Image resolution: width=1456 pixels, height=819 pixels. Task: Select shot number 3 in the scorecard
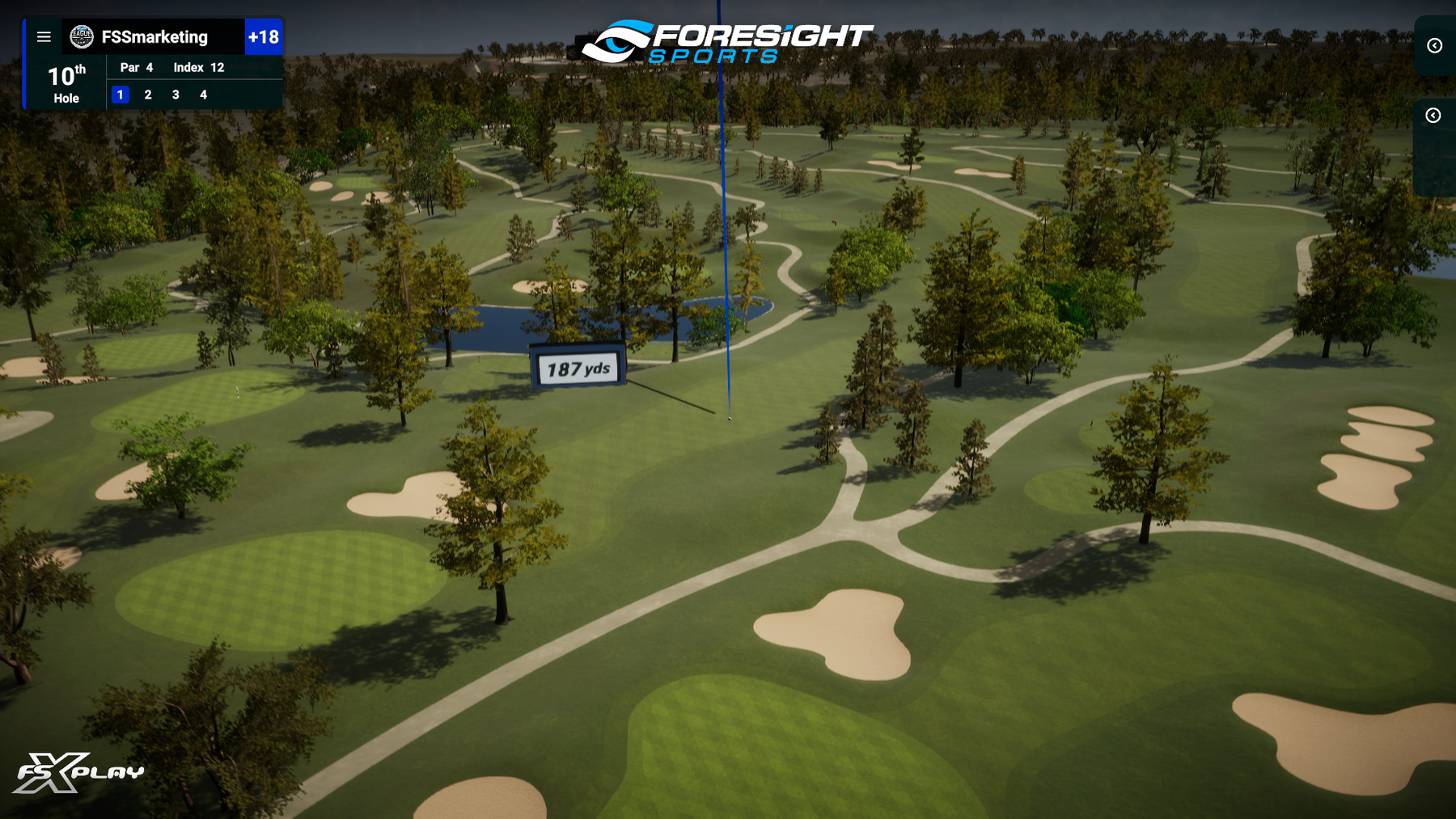point(176,95)
